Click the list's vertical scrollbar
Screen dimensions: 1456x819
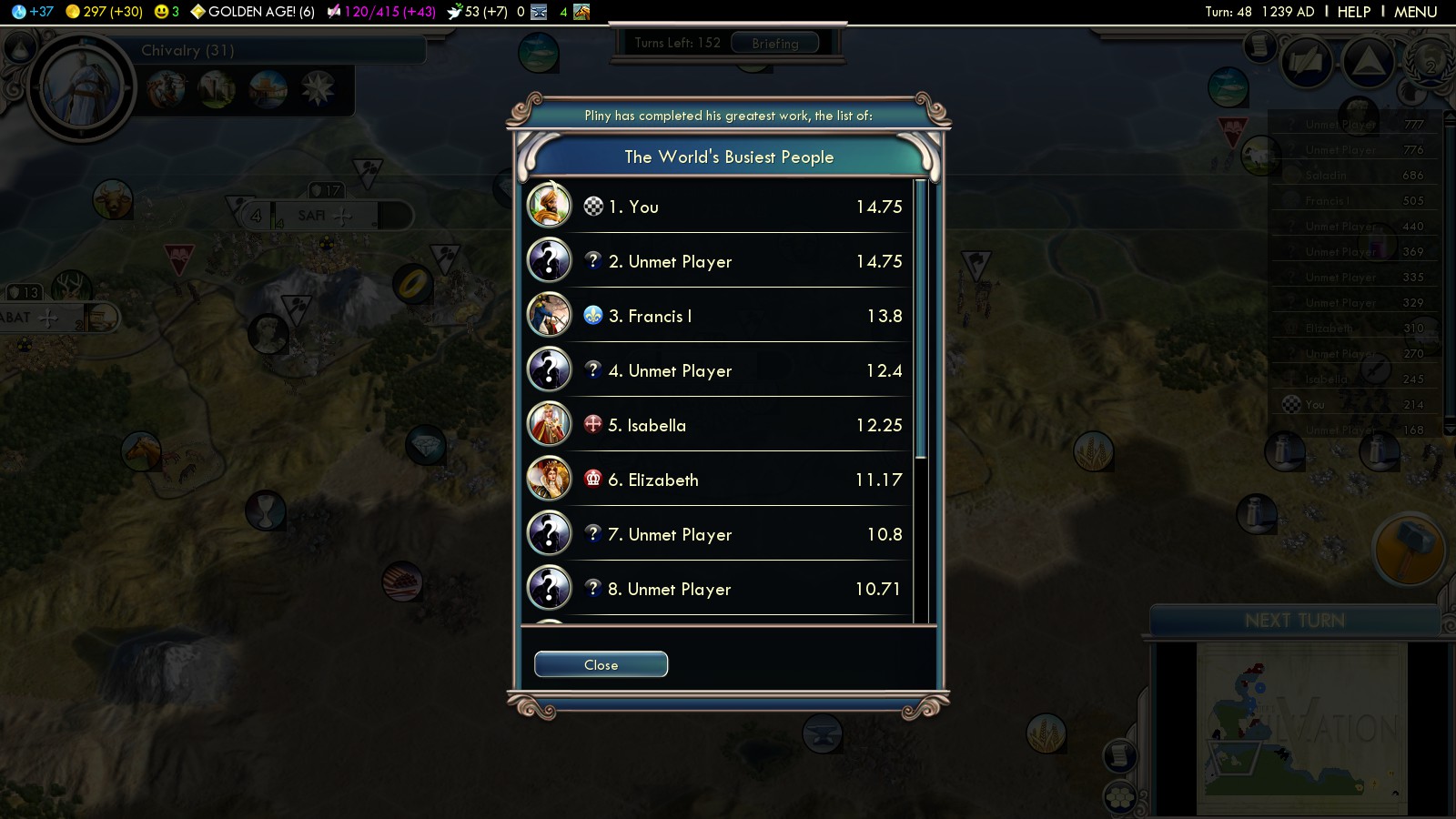921,318
